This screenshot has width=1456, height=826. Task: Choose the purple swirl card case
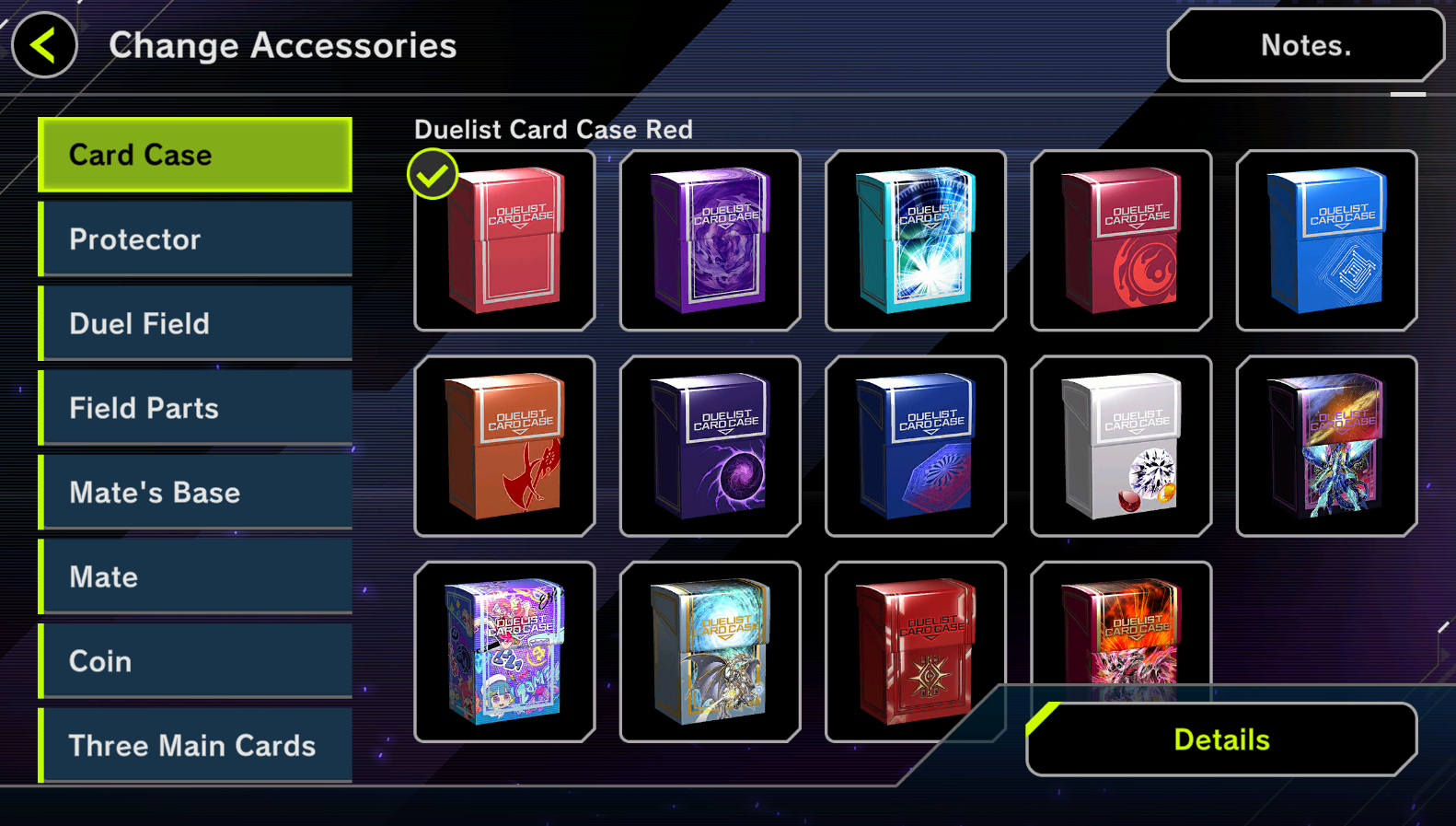(710, 240)
